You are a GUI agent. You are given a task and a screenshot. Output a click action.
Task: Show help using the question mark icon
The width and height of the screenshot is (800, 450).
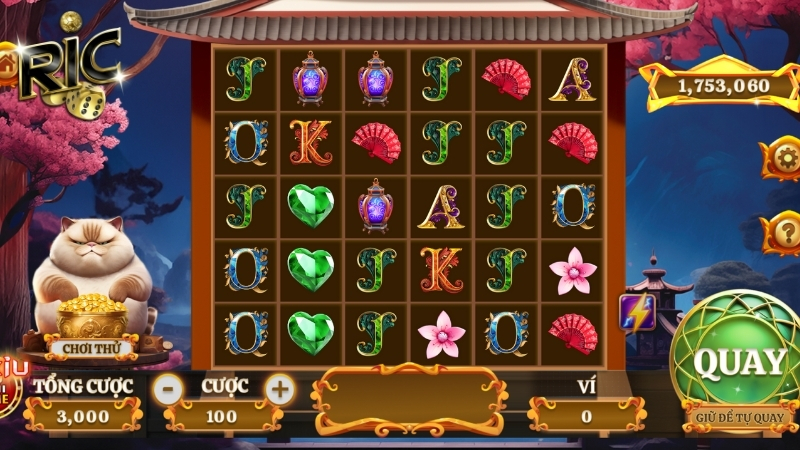click(x=782, y=233)
